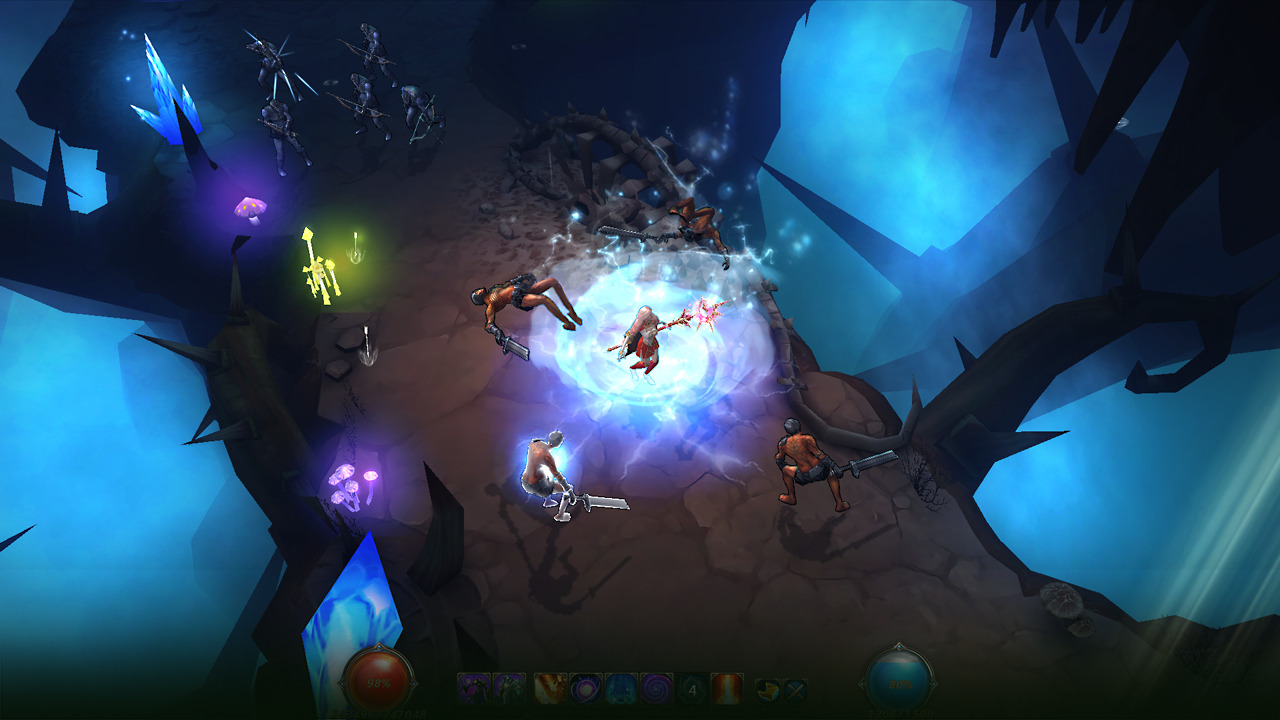
Task: Select the ability slot showing number 4
Action: coord(691,688)
